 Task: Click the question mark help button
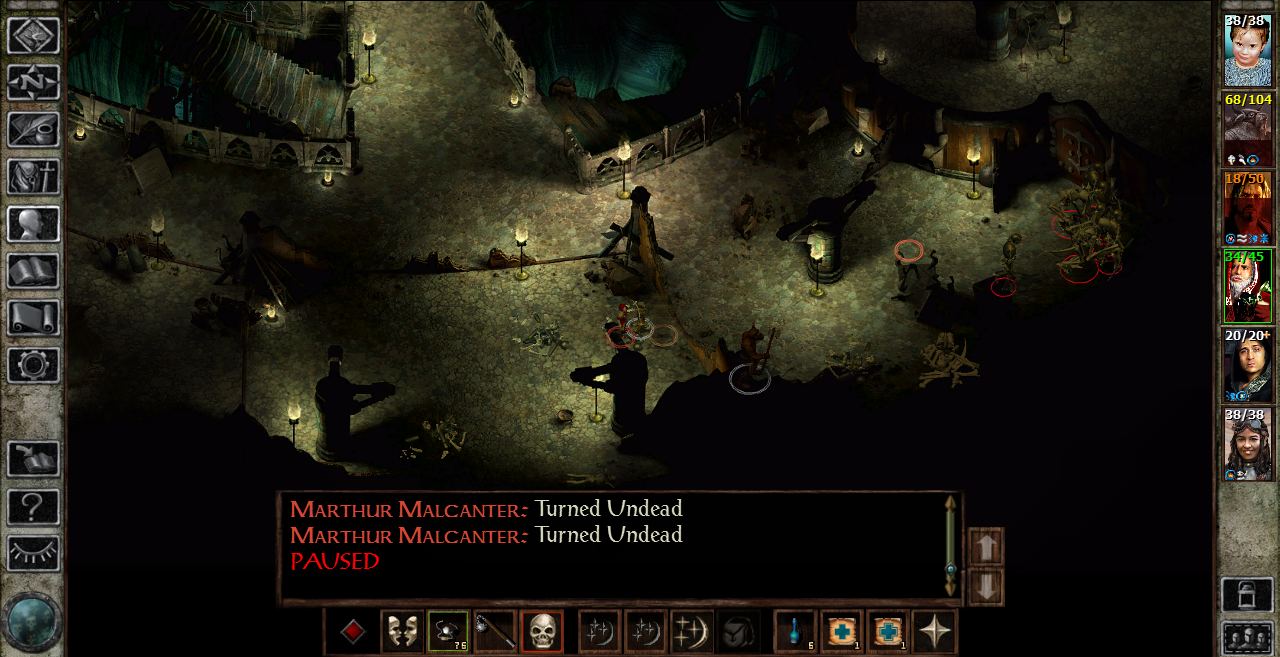[33, 507]
